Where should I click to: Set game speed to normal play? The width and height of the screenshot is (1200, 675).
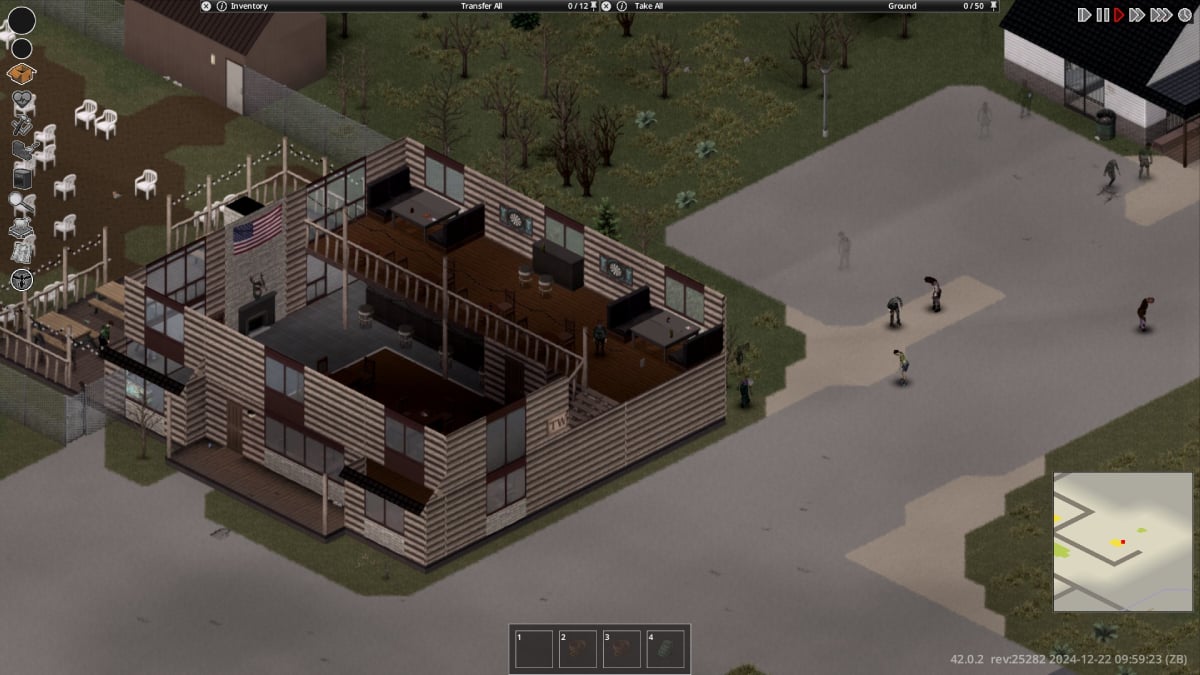click(x=1120, y=15)
